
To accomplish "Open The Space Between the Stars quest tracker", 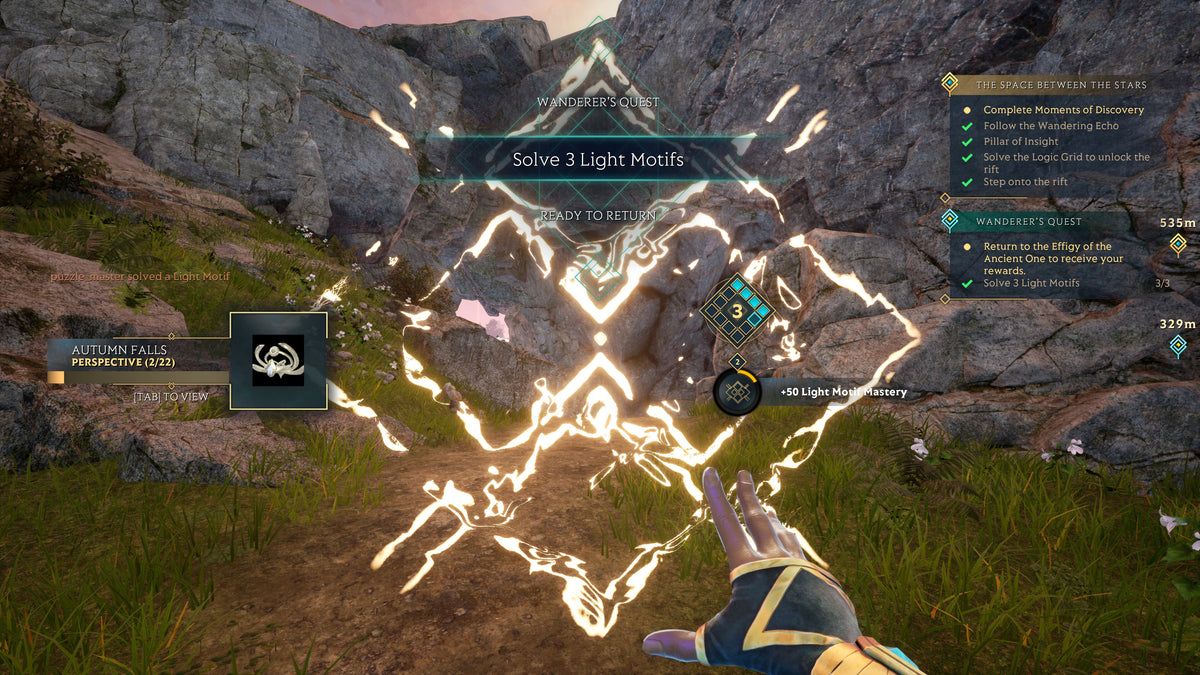I will pyautogui.click(x=1060, y=85).
